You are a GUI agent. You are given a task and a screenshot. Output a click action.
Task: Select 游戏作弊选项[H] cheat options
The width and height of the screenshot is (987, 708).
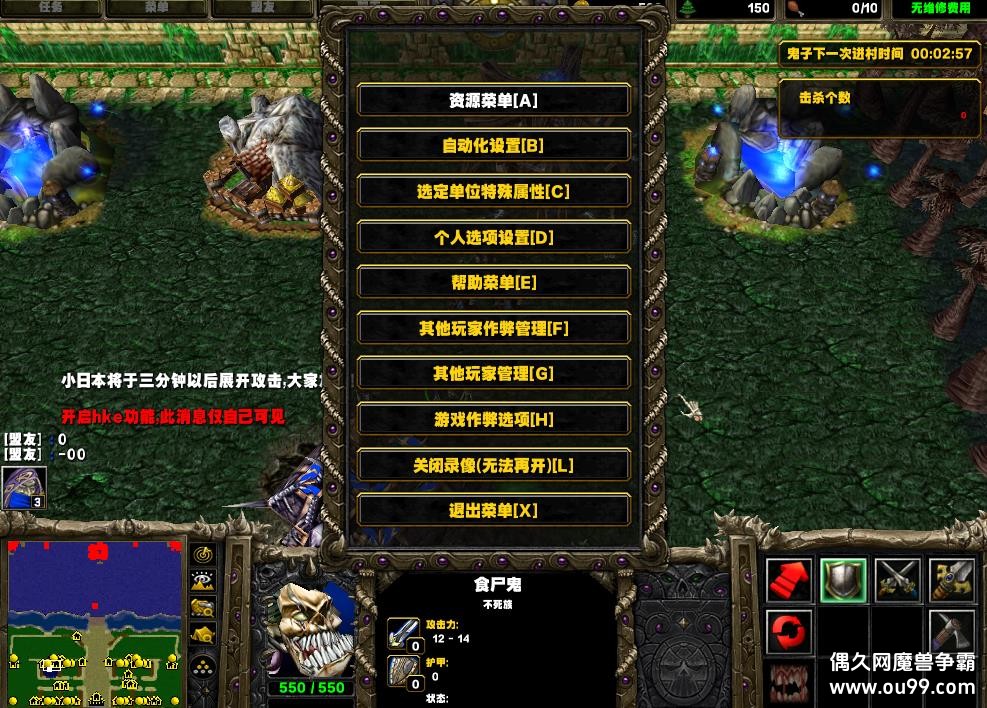(x=493, y=420)
